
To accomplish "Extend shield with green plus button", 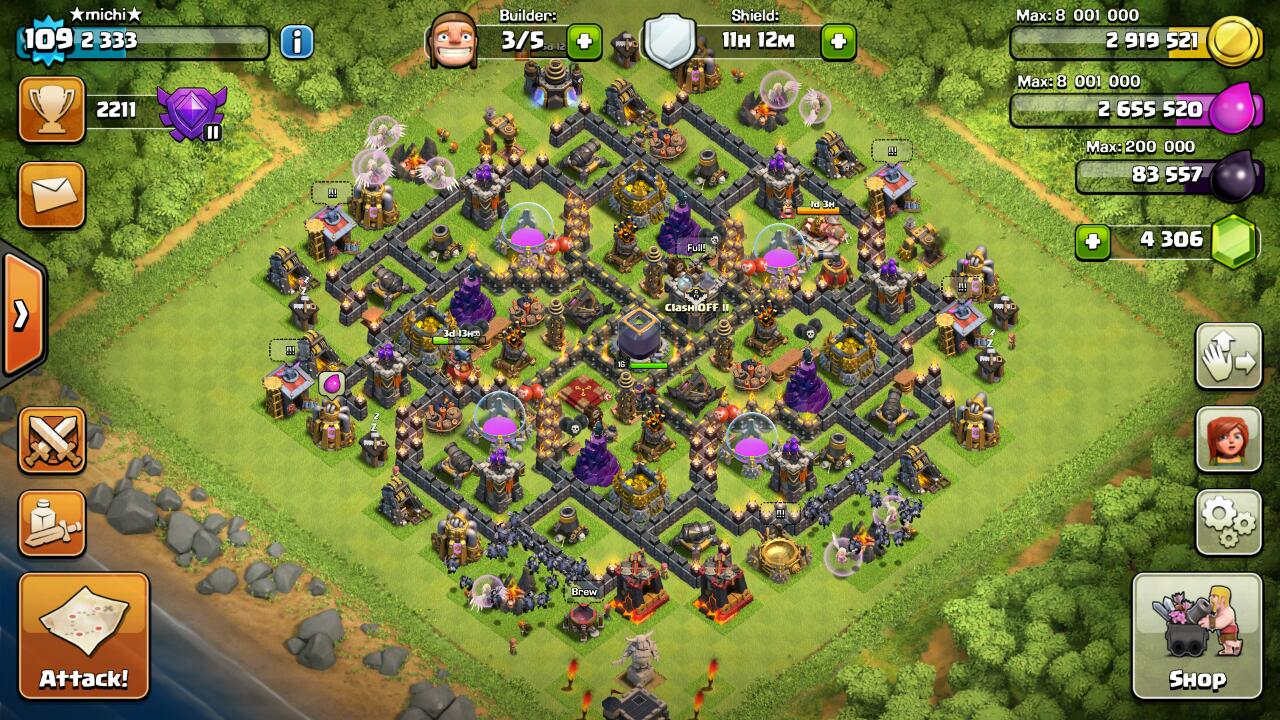I will 838,43.
